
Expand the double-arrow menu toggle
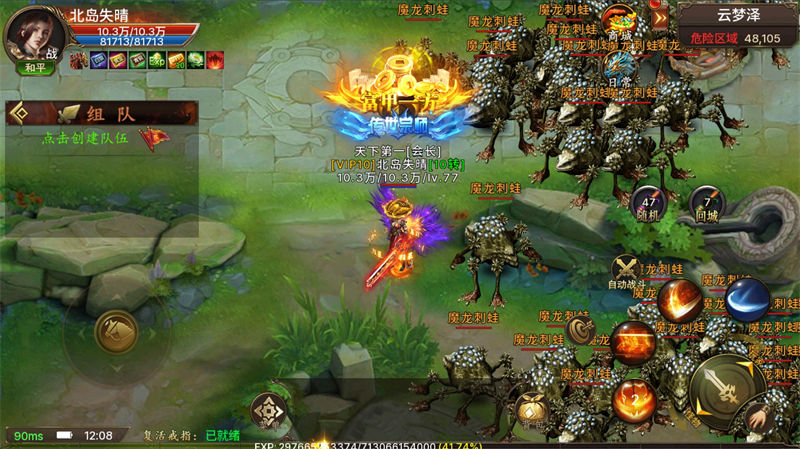pyautogui.click(x=659, y=17)
